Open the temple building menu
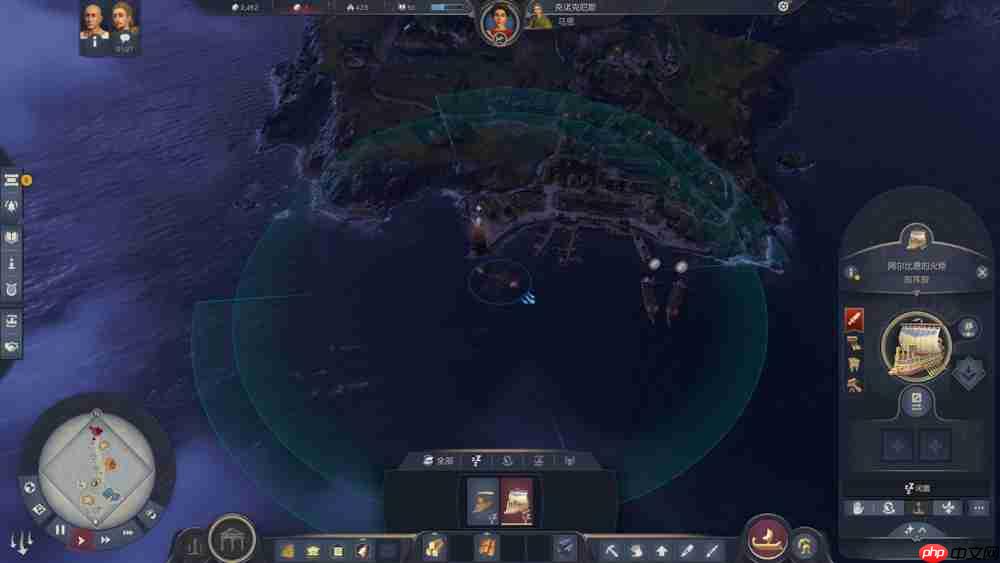The image size is (1000, 563). coord(230,541)
